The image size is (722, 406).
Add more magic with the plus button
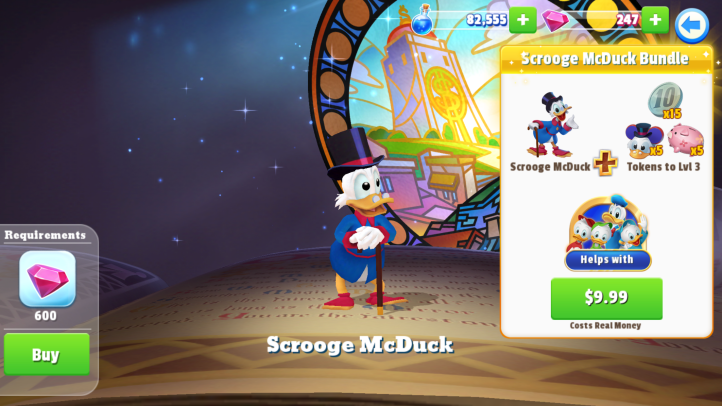tap(523, 20)
